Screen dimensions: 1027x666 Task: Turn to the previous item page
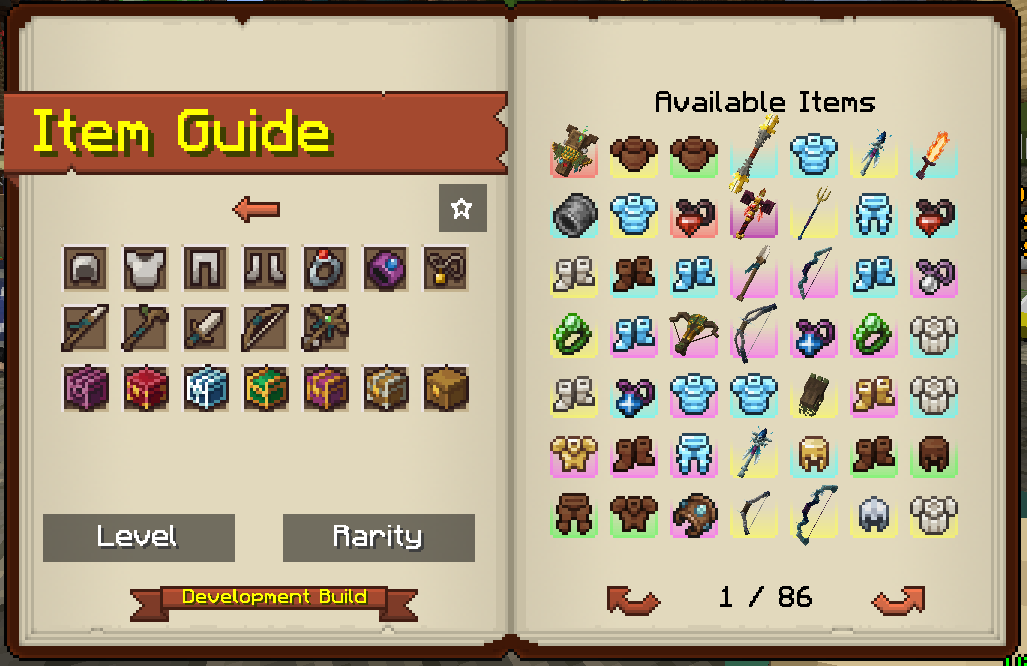[x=633, y=599]
